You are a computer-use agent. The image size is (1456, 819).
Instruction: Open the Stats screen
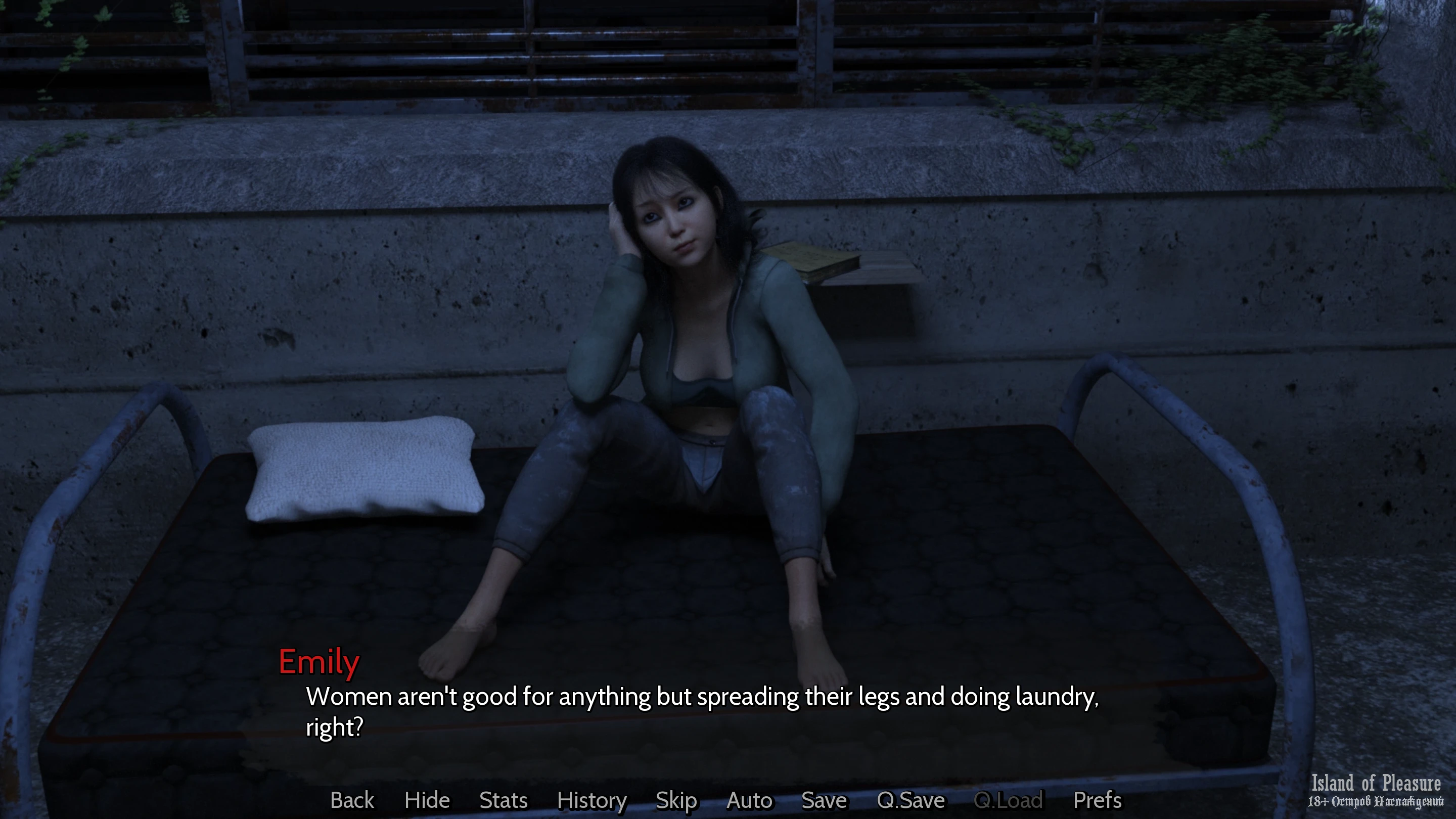pyautogui.click(x=503, y=800)
